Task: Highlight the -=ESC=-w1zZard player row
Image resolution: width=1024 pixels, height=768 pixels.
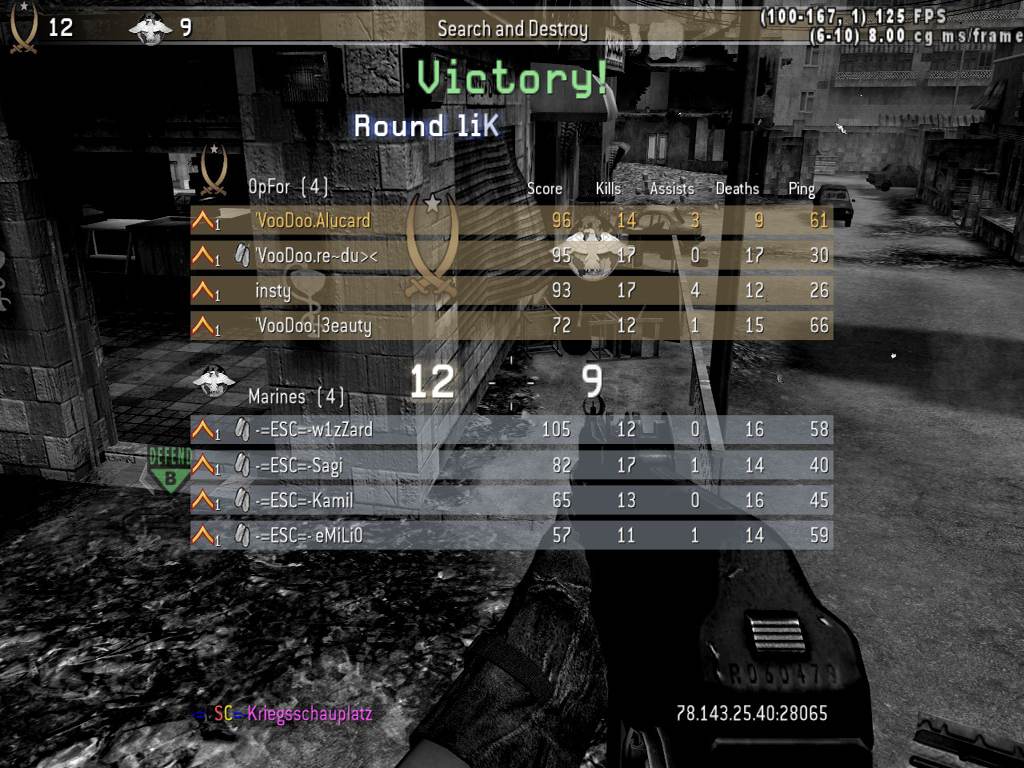Action: click(510, 429)
